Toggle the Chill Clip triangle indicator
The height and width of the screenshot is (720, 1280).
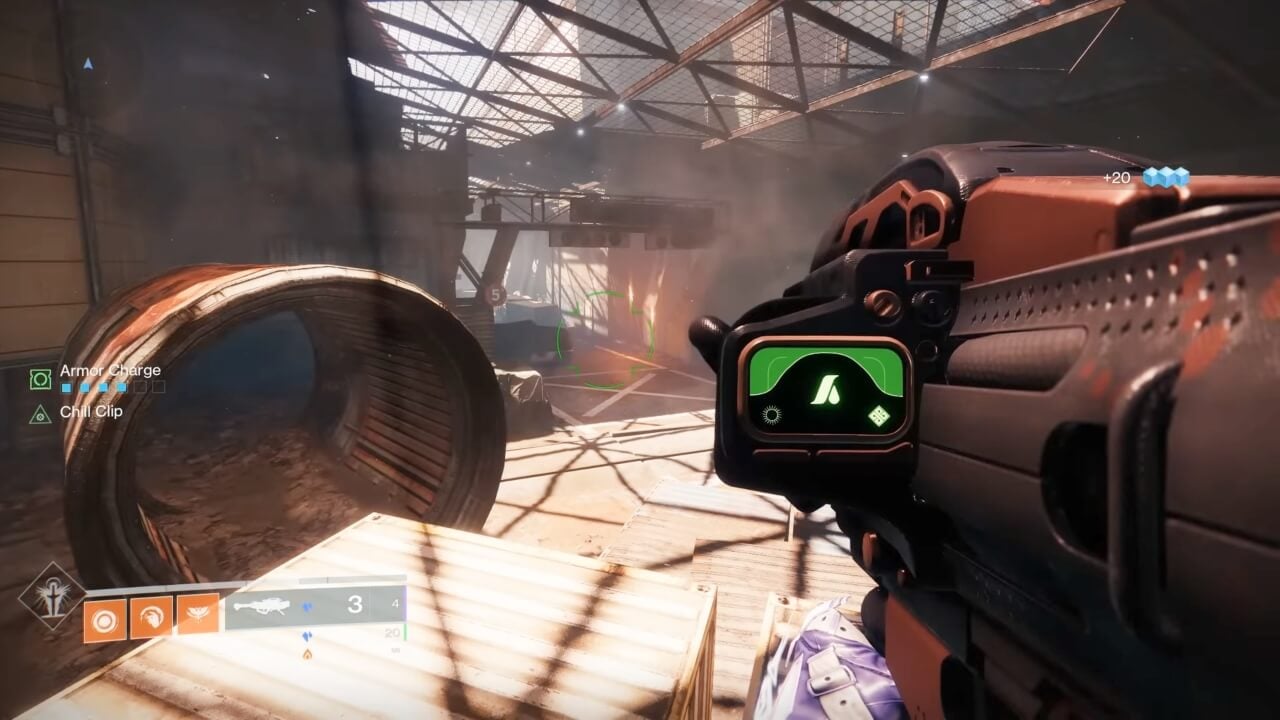(x=40, y=414)
